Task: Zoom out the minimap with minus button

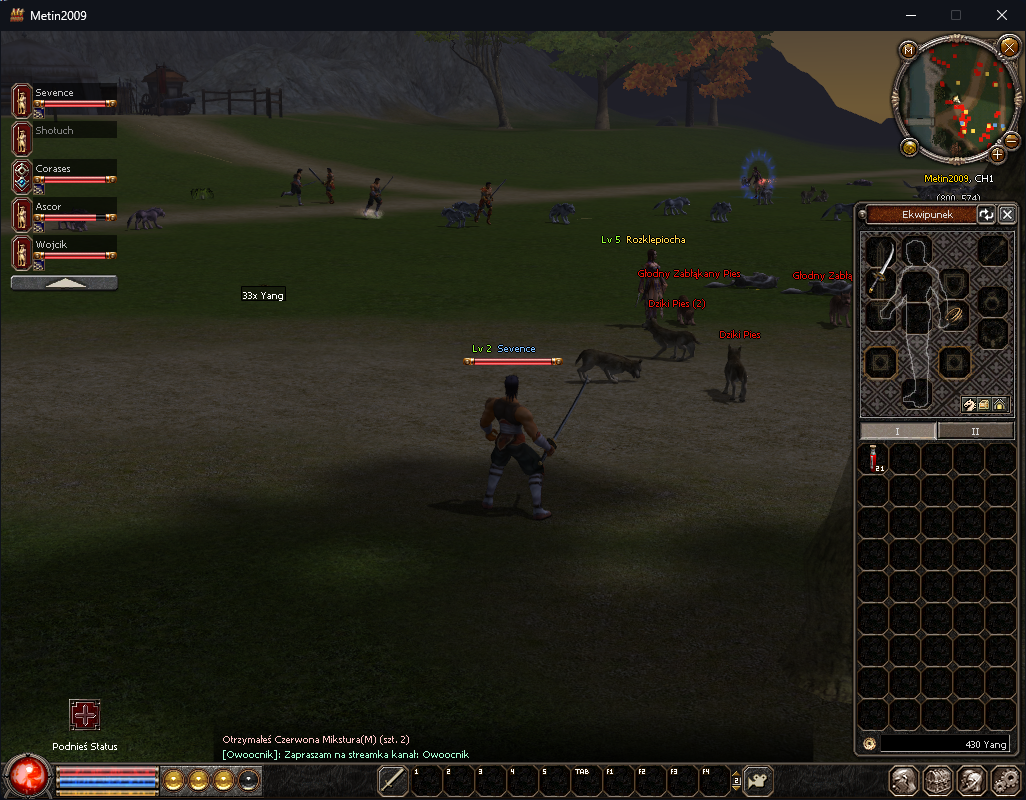Action: [1011, 141]
